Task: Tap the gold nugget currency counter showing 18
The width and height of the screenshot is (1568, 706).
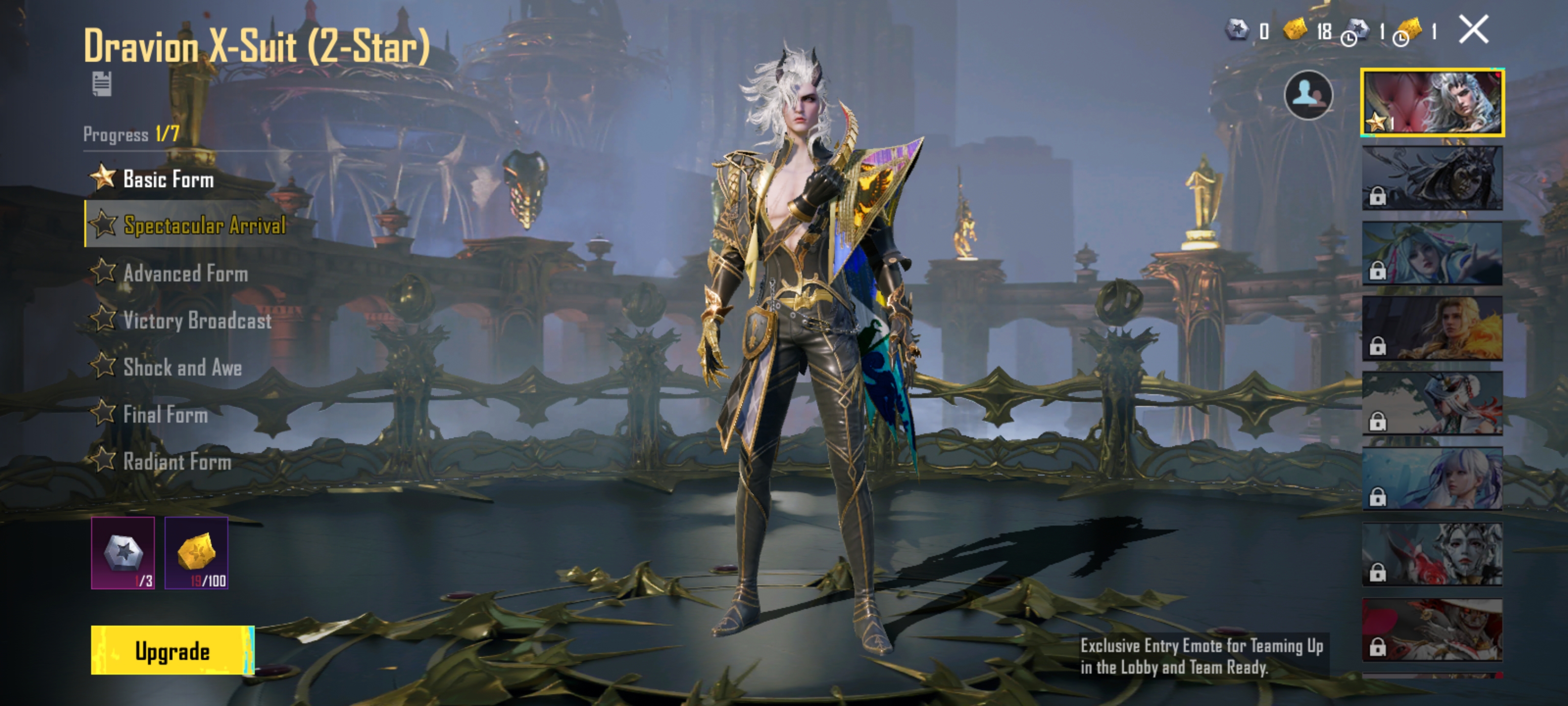Action: [1307, 30]
